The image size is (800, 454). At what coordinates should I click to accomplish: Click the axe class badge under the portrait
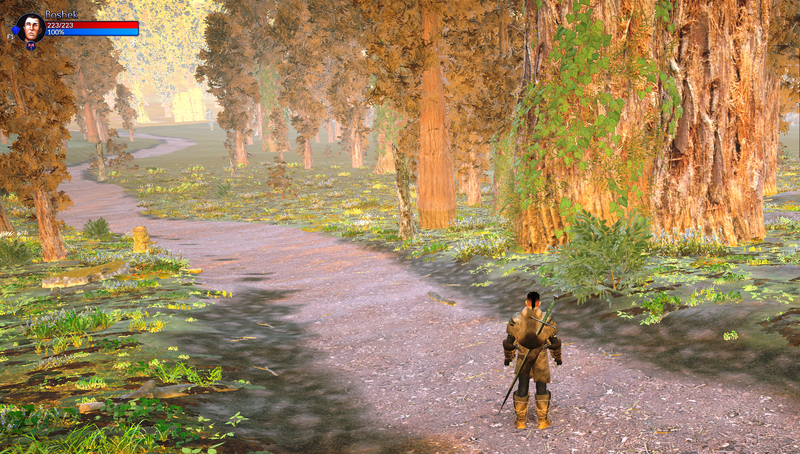tap(31, 45)
